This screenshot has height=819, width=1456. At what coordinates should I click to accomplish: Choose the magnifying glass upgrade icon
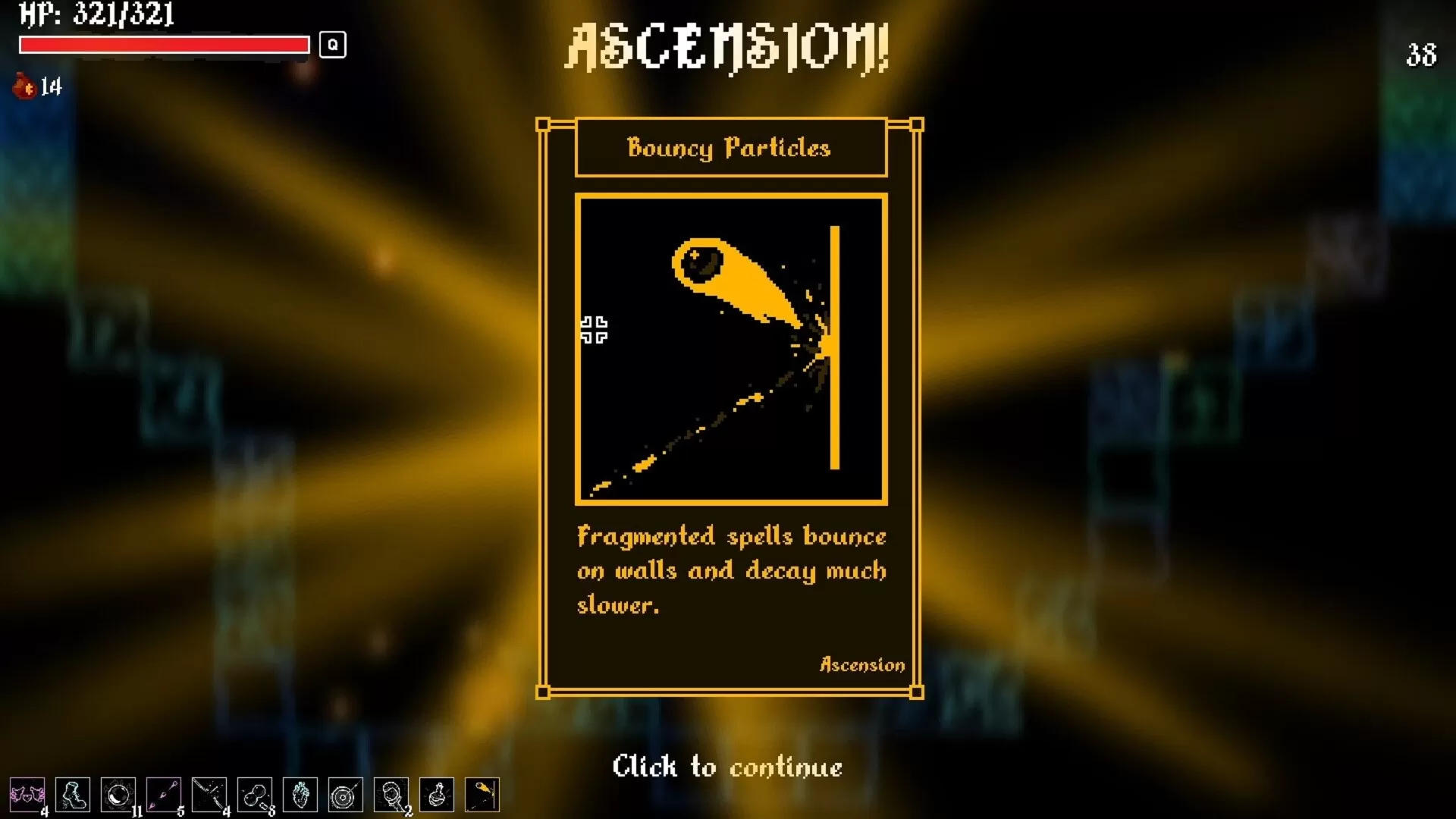point(391,795)
